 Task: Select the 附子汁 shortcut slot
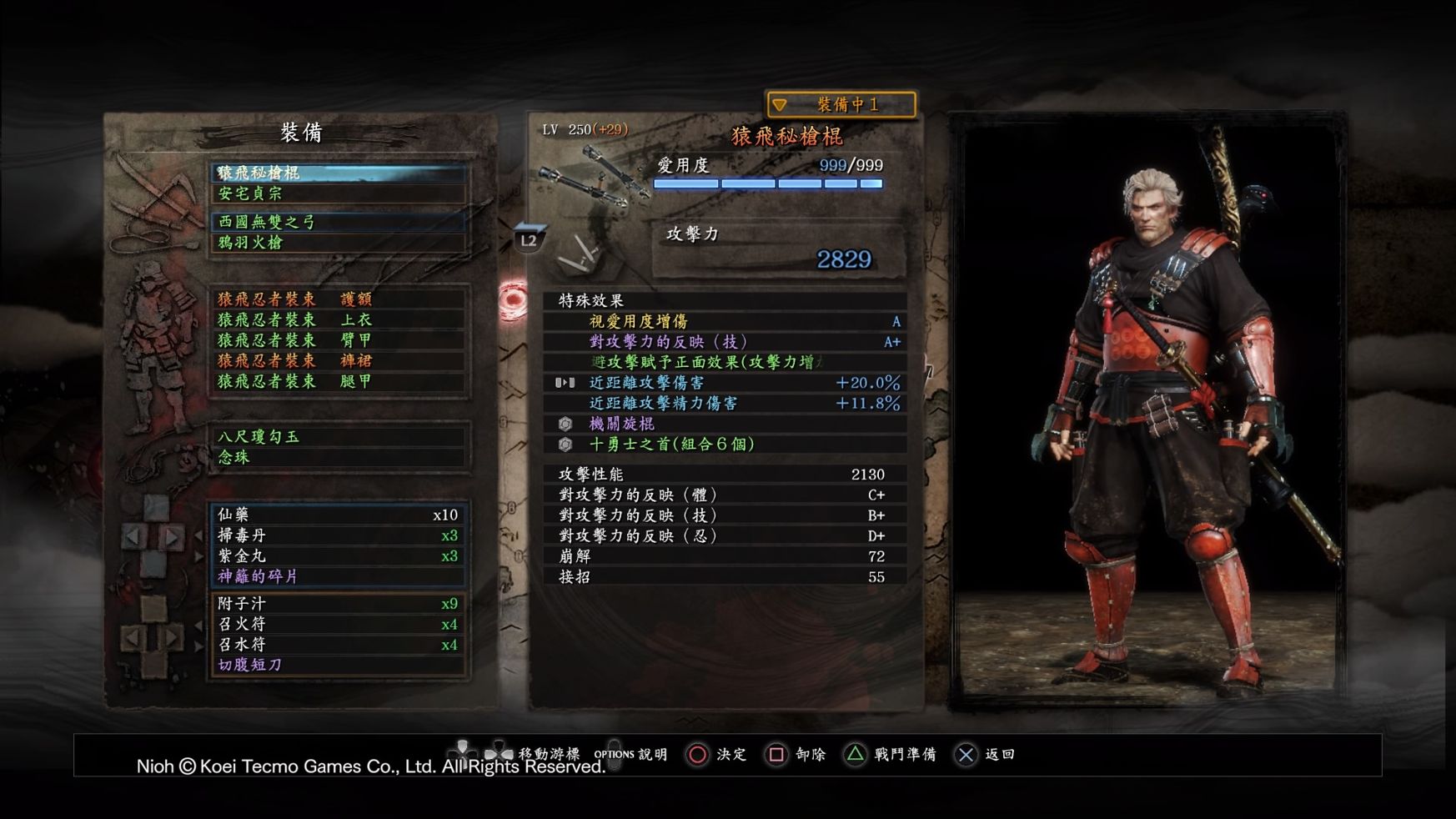pyautogui.click(x=338, y=603)
